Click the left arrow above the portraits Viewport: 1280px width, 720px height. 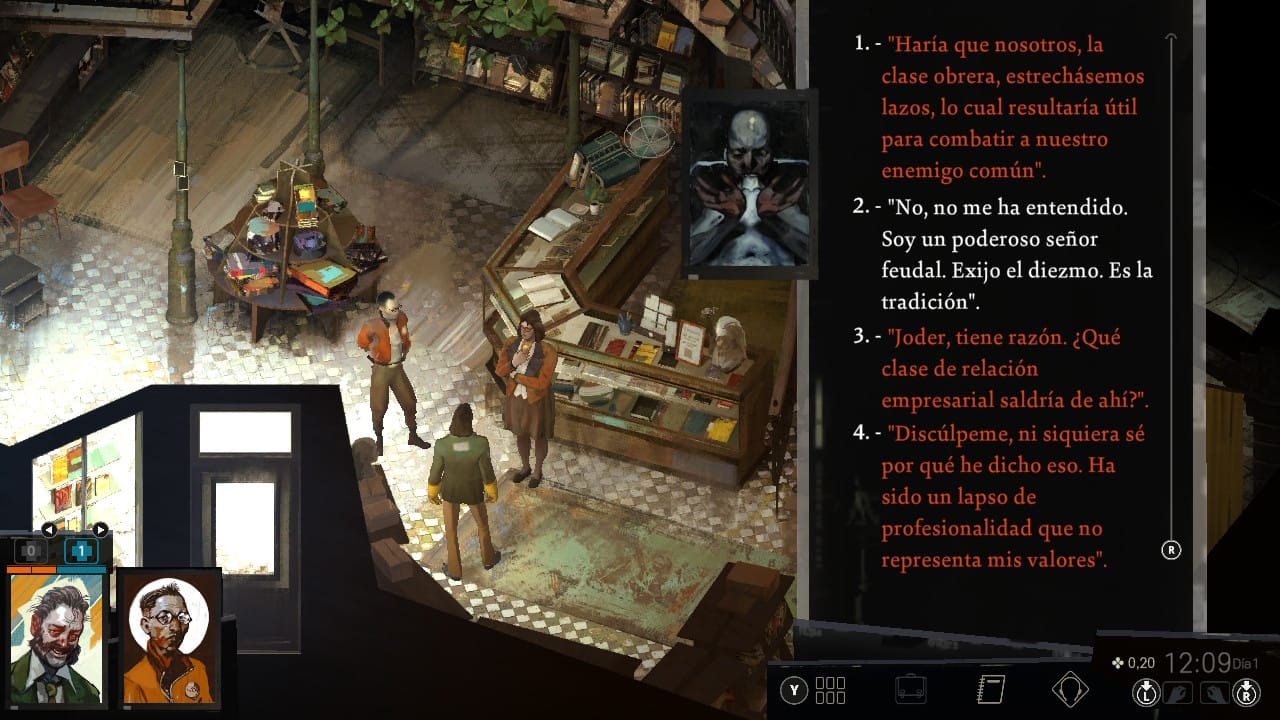[48, 530]
